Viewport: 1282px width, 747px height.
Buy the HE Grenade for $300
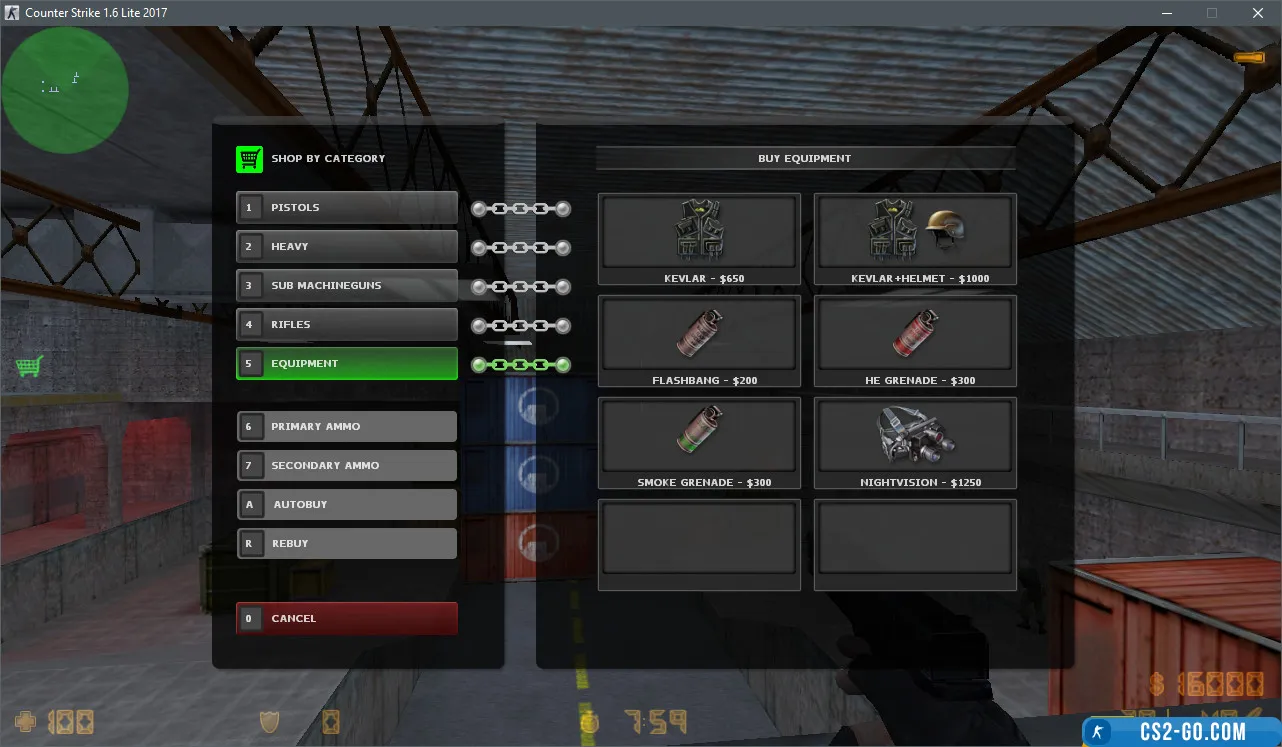tap(915, 341)
